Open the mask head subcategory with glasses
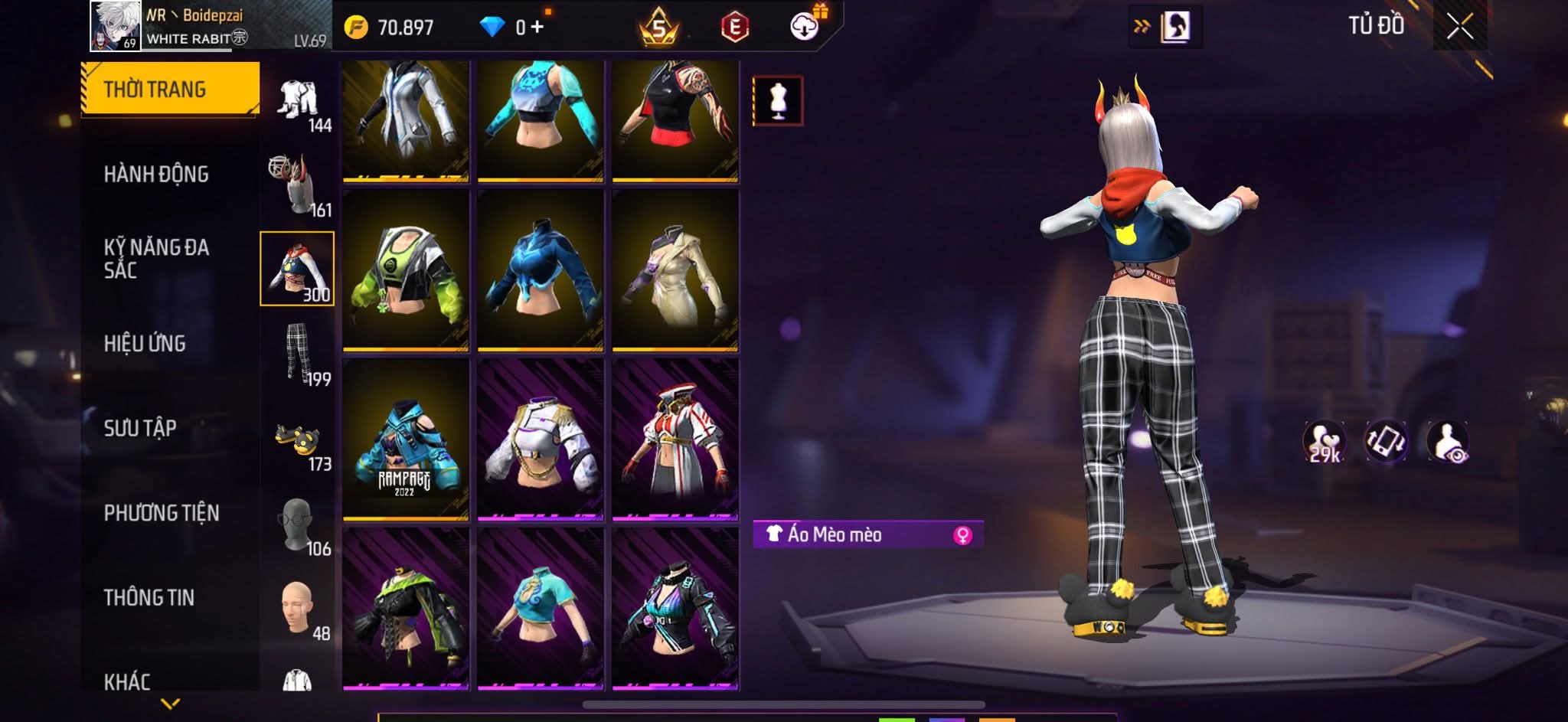The width and height of the screenshot is (1568, 722). pyautogui.click(x=297, y=524)
